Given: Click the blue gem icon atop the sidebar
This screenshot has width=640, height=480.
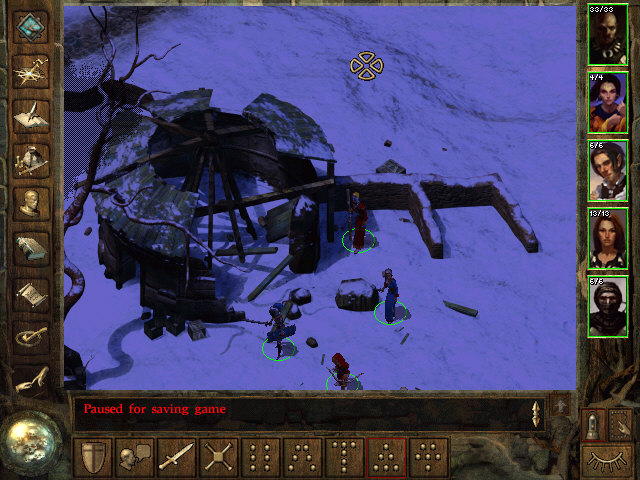Looking at the screenshot, I should [32, 26].
